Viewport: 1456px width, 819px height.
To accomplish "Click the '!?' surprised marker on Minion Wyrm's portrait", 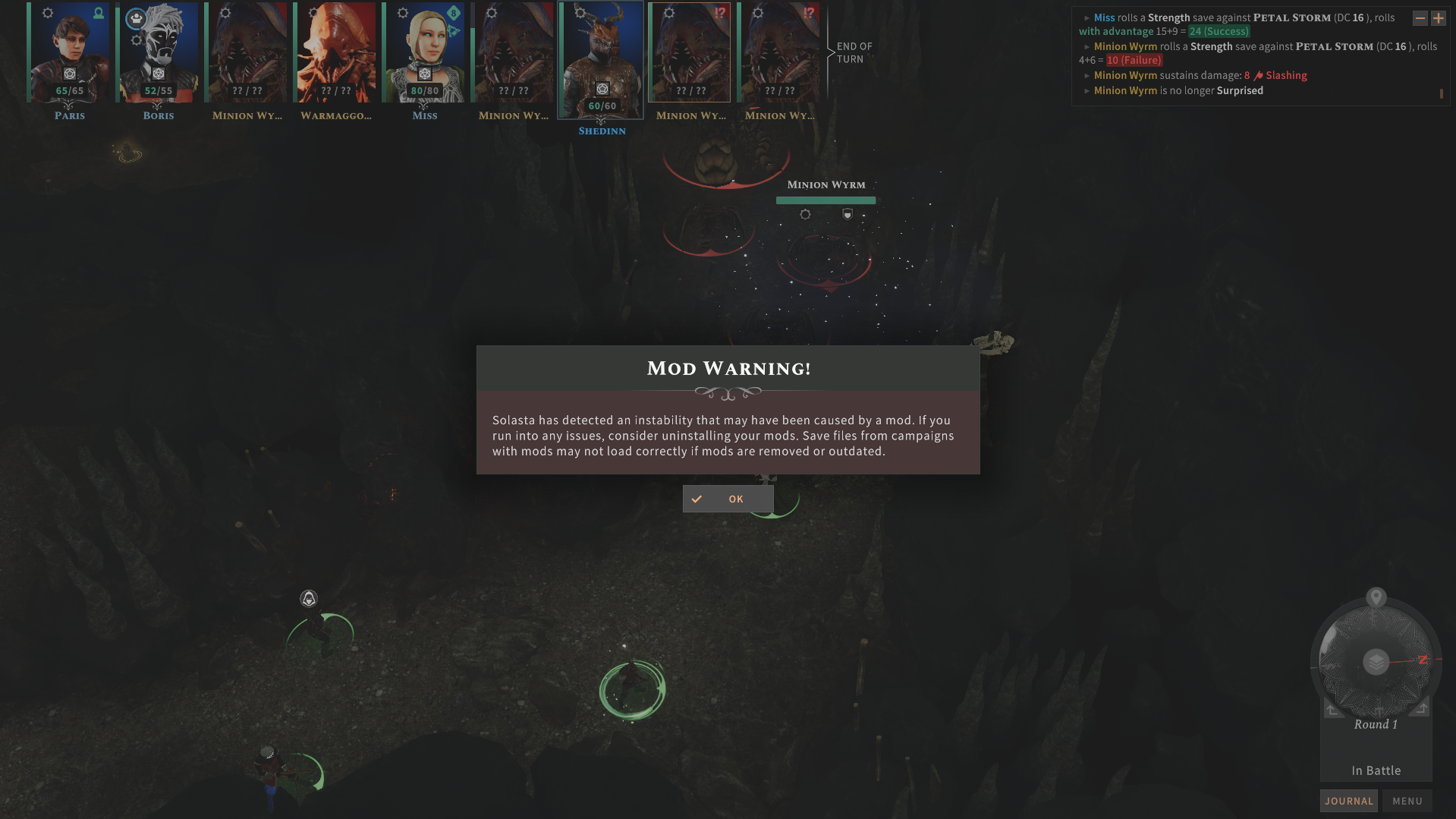I will [720, 11].
